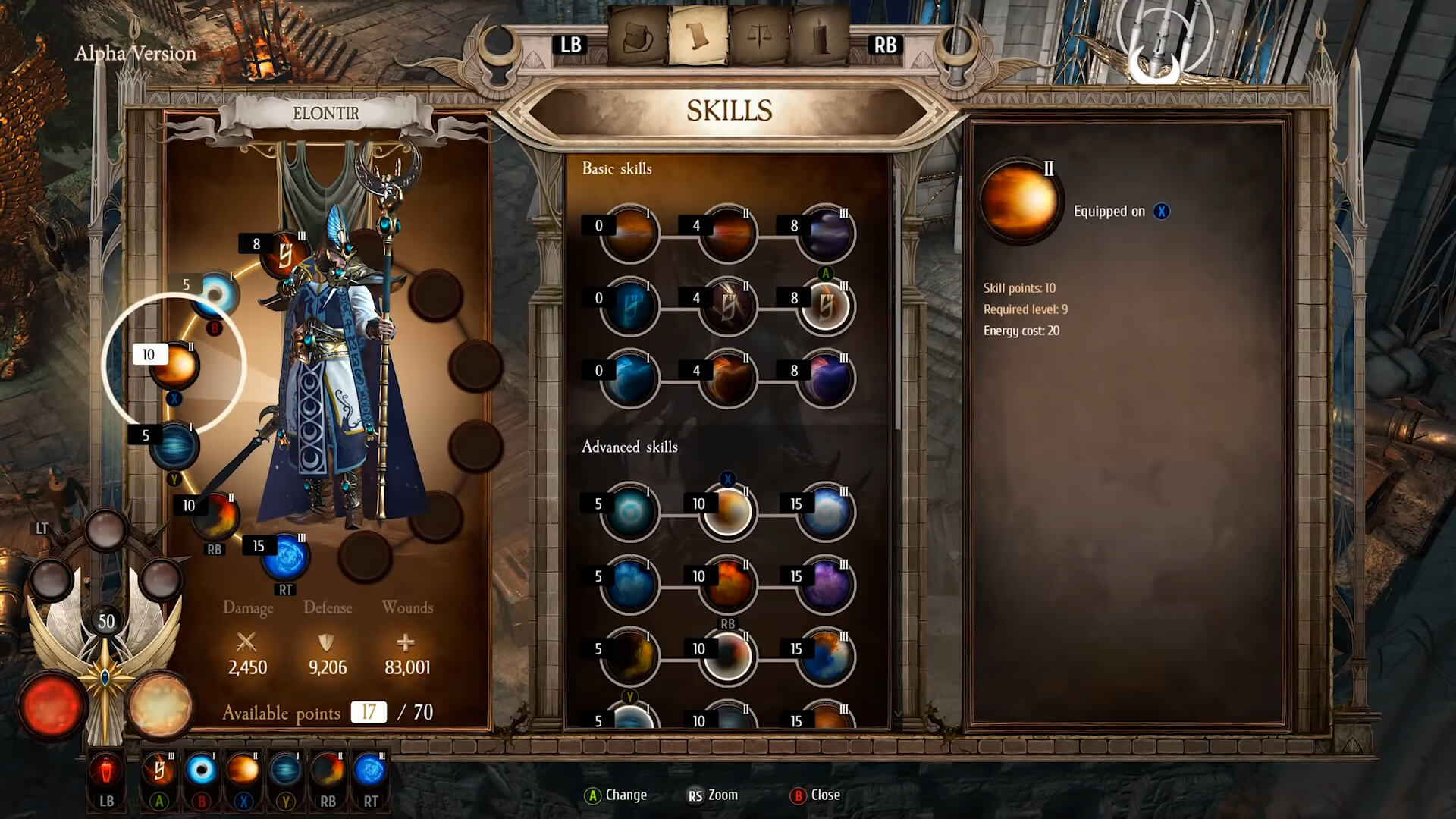Expand the Basic skills section

tap(617, 168)
